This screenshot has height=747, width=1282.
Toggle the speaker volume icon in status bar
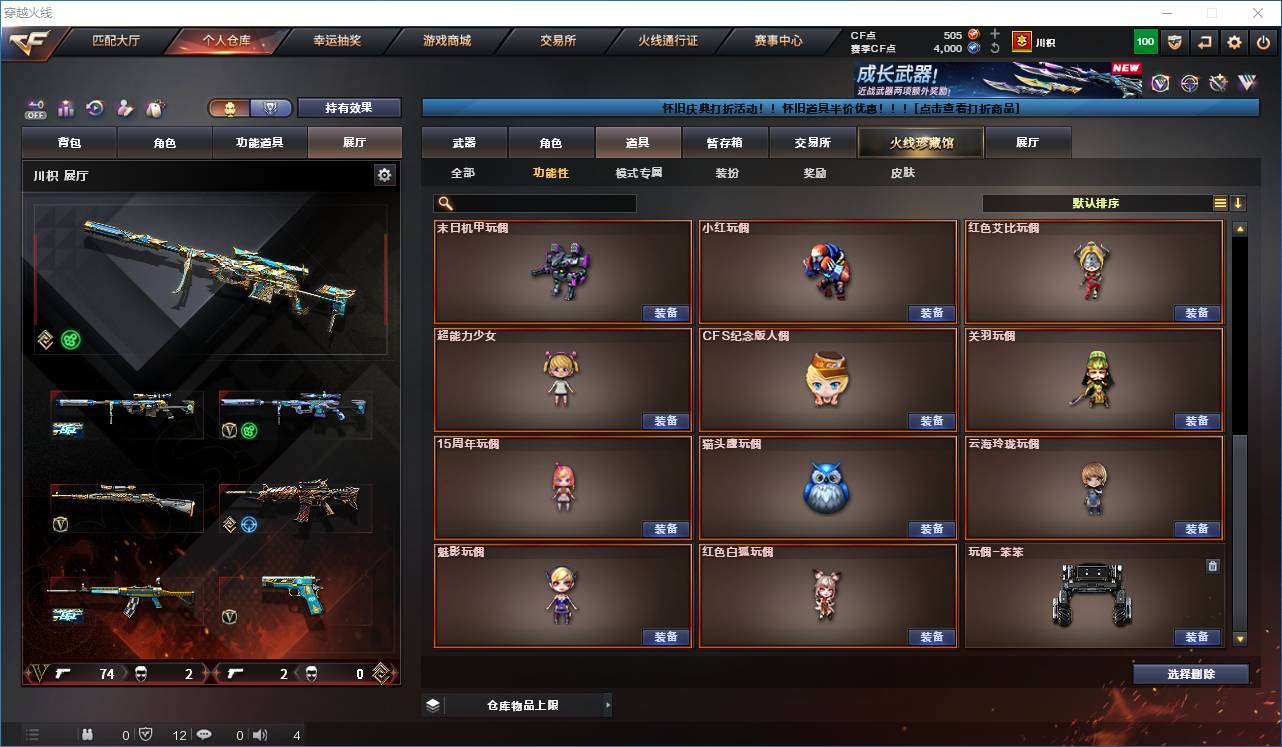[259, 734]
